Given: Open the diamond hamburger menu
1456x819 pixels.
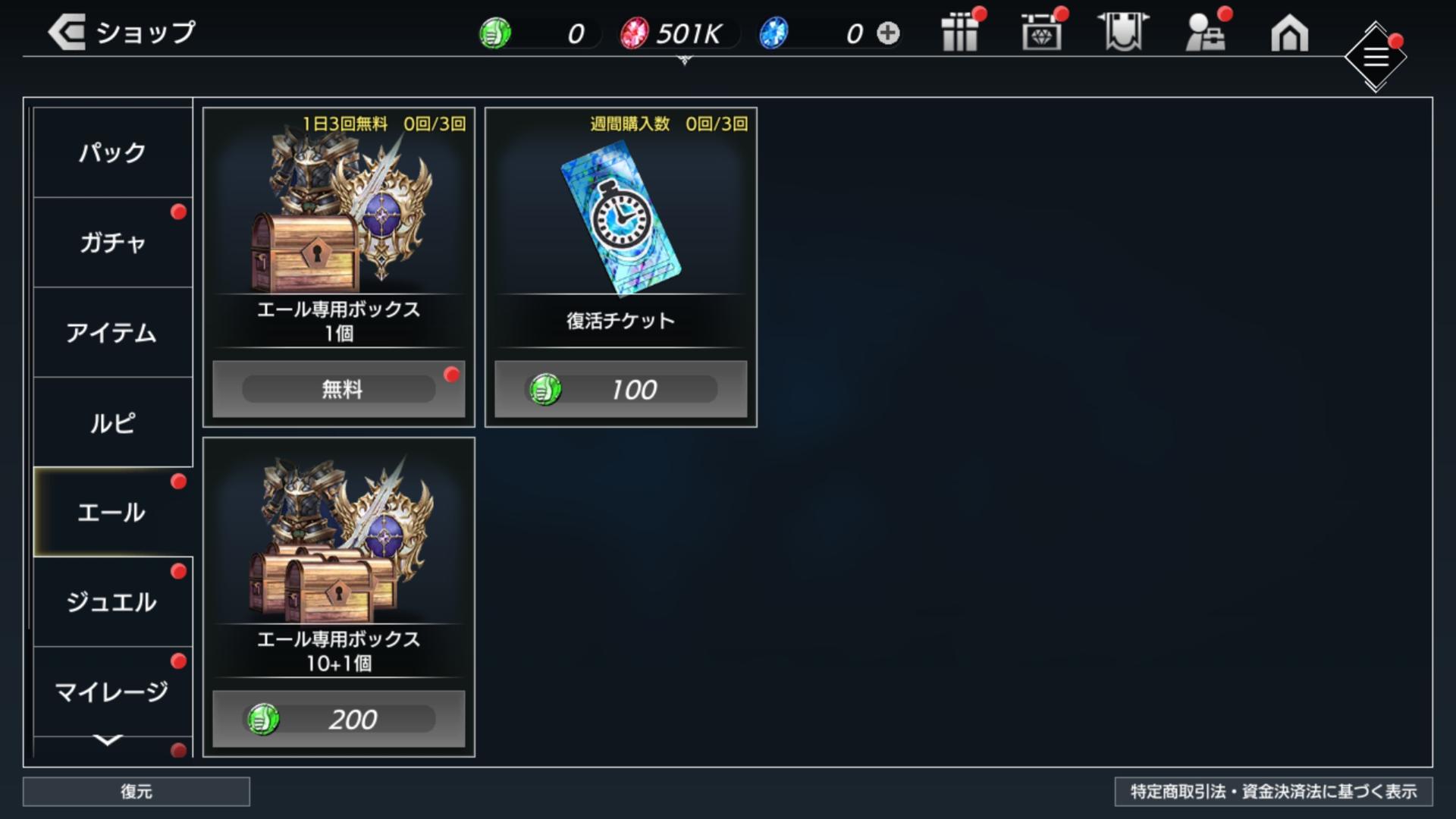Looking at the screenshot, I should (1376, 57).
